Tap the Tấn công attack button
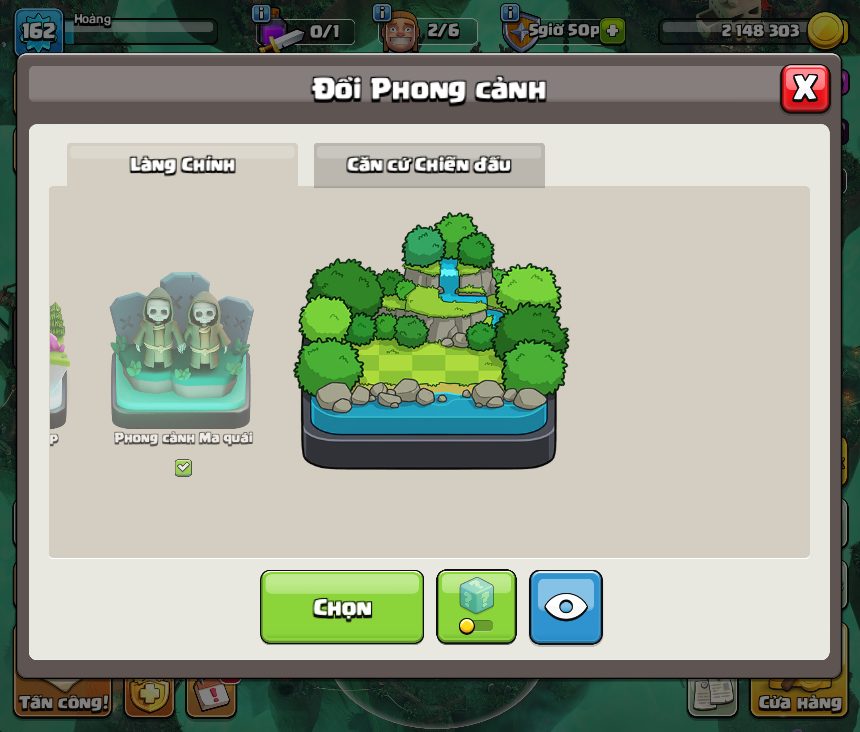The height and width of the screenshot is (732, 860). [x=63, y=702]
